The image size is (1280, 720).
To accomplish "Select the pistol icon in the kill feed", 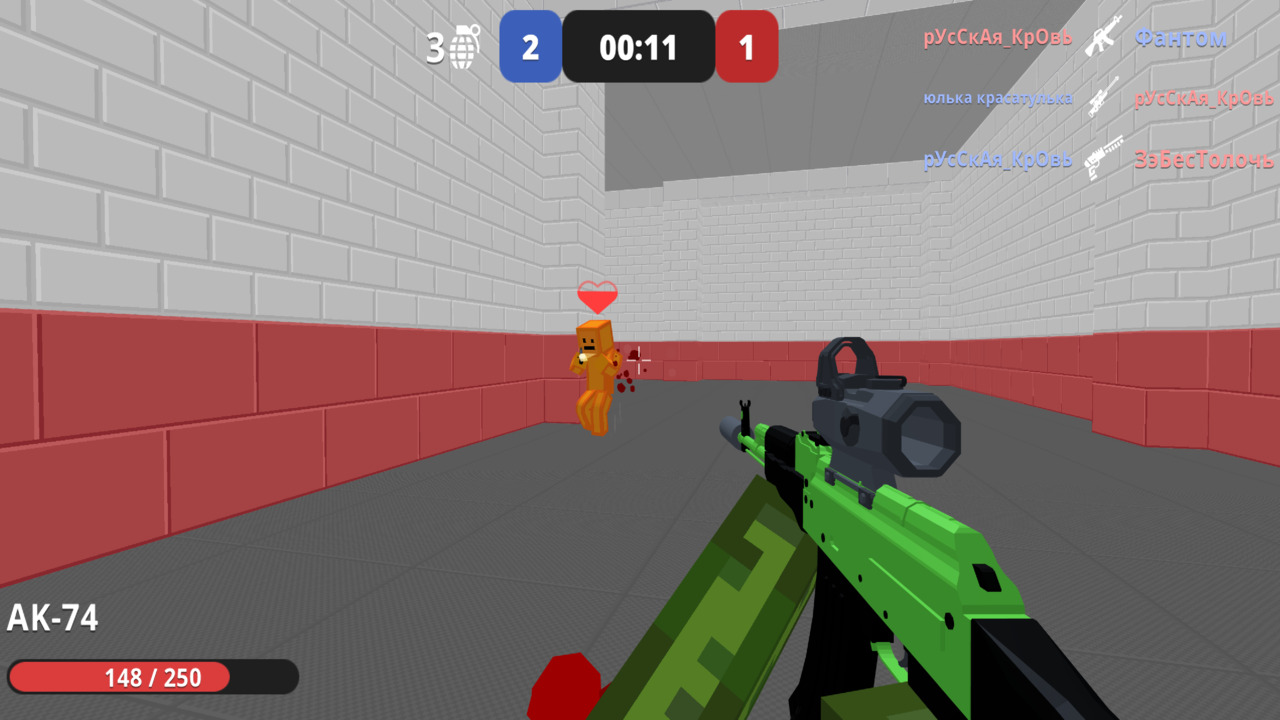I will [x=1104, y=158].
